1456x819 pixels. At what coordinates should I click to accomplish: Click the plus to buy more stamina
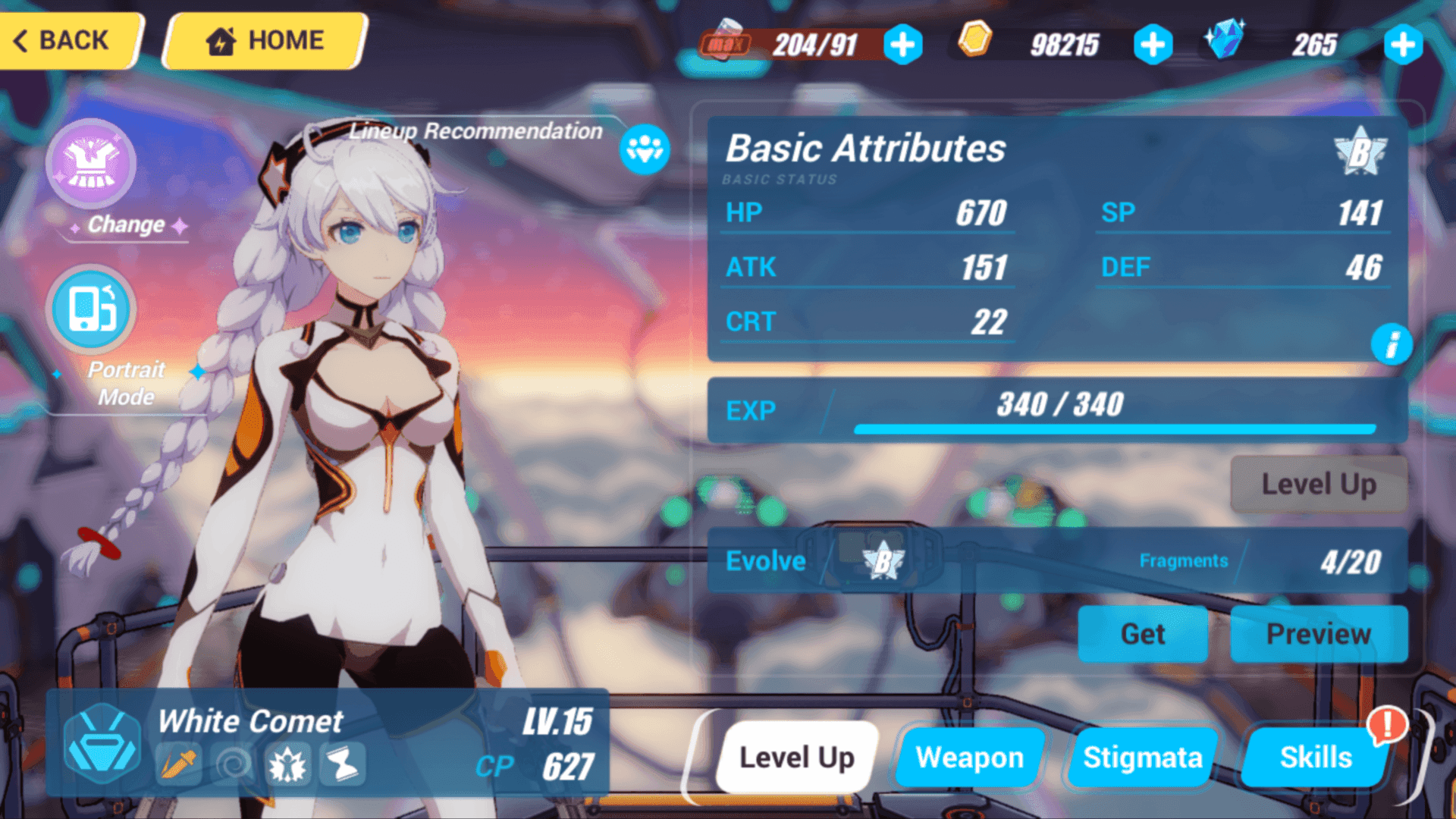click(x=902, y=45)
